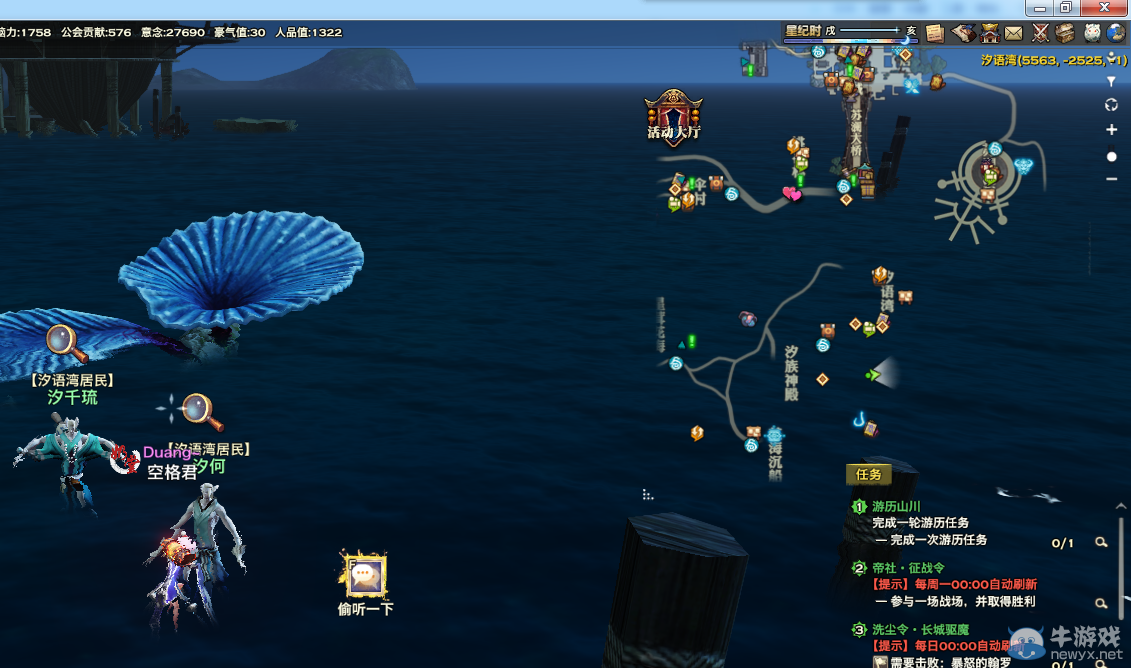Image resolution: width=1131 pixels, height=668 pixels.
Task: Open the mail envelope icon
Action: (1014, 33)
